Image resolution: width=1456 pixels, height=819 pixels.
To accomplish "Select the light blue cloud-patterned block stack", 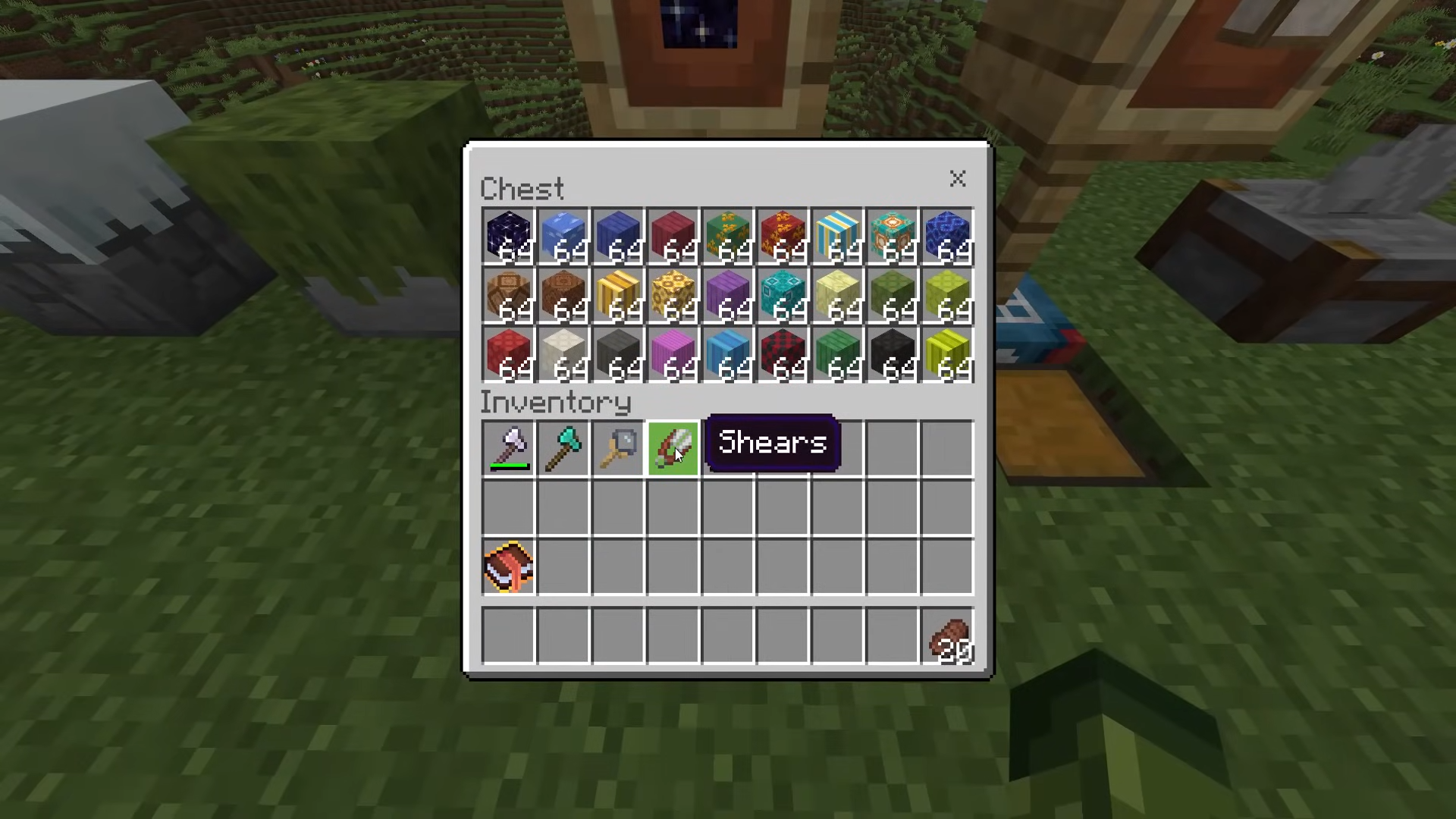I will click(563, 235).
